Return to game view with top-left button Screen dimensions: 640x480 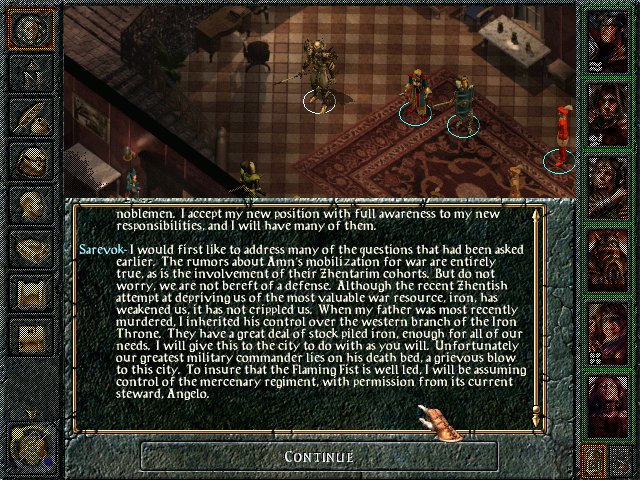[x=31, y=29]
